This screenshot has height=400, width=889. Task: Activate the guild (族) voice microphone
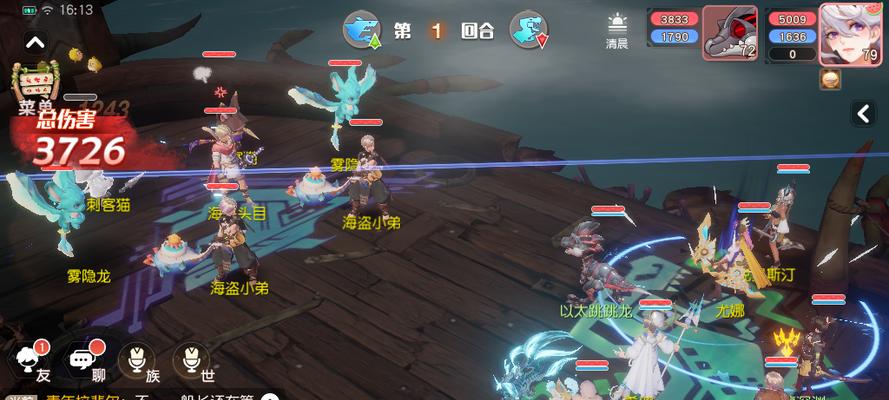coord(137,361)
